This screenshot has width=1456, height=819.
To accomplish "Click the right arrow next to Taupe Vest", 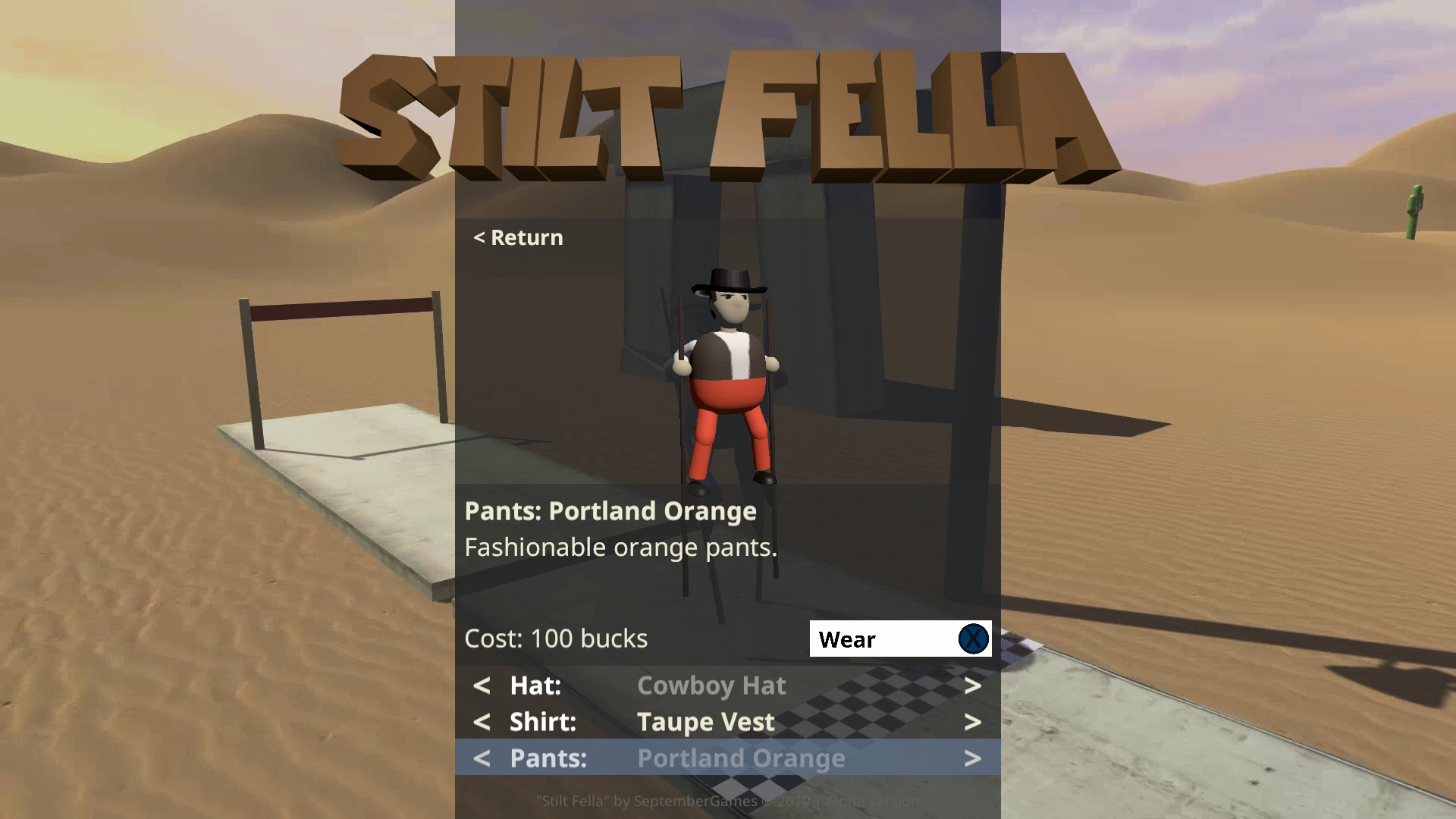I will point(973,722).
